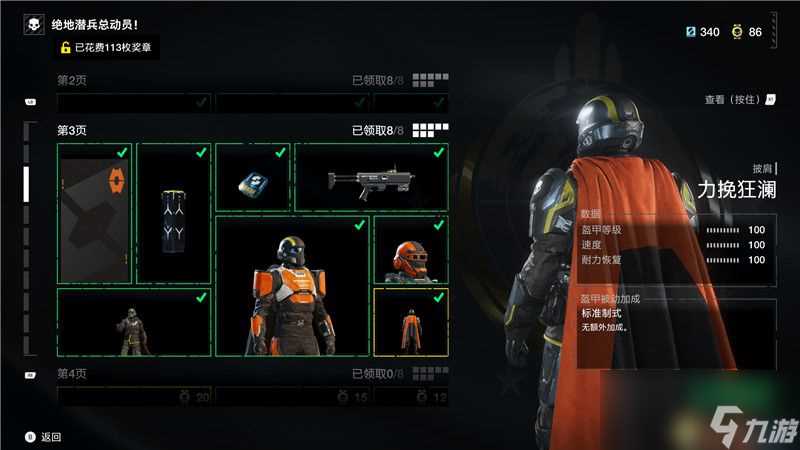Go back with the 返回 button
The width and height of the screenshot is (800, 450).
(x=43, y=437)
